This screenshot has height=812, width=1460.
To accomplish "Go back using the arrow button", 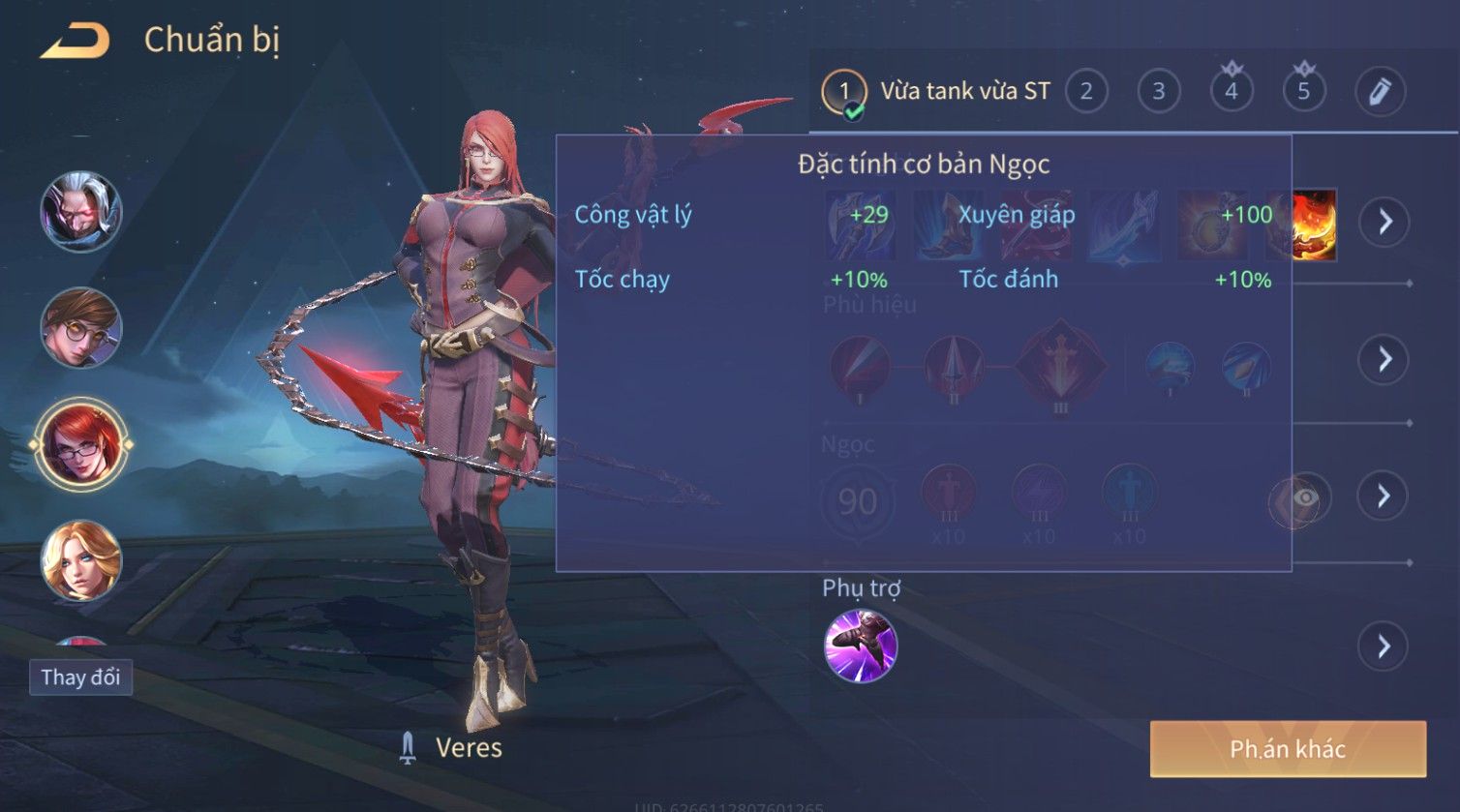I will click(75, 41).
